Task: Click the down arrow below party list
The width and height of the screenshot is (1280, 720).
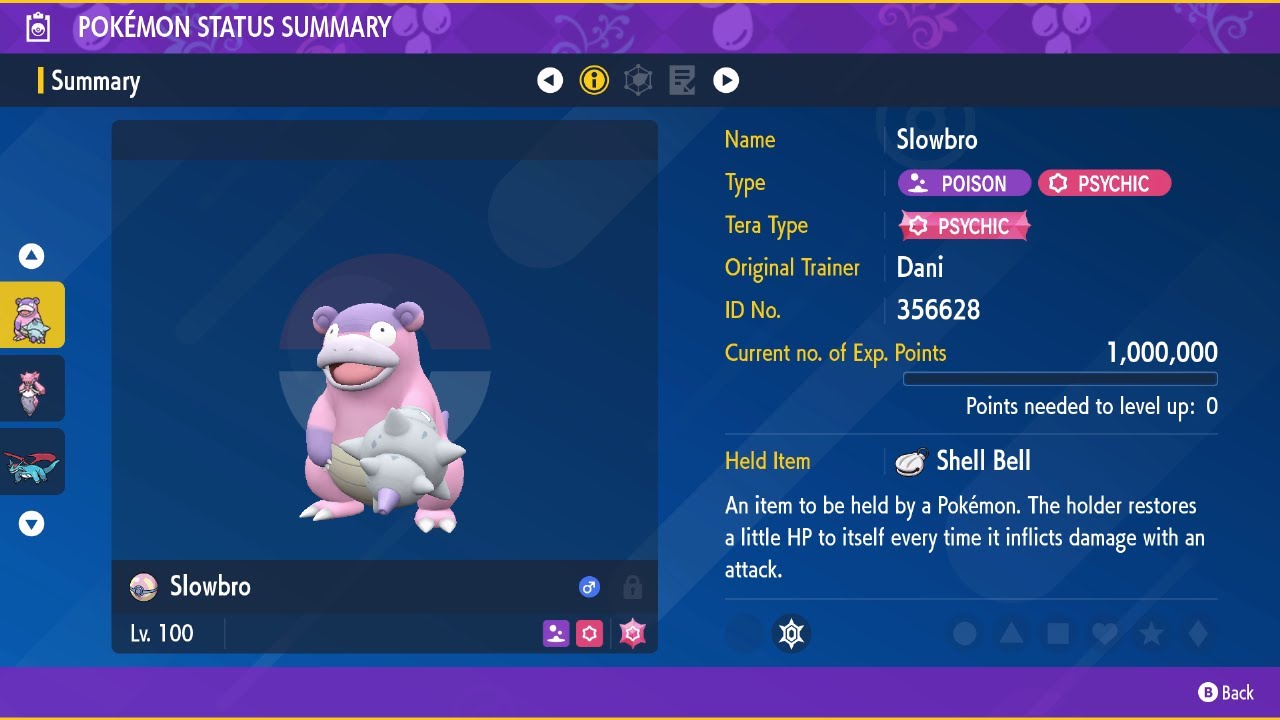Action: tap(32, 523)
